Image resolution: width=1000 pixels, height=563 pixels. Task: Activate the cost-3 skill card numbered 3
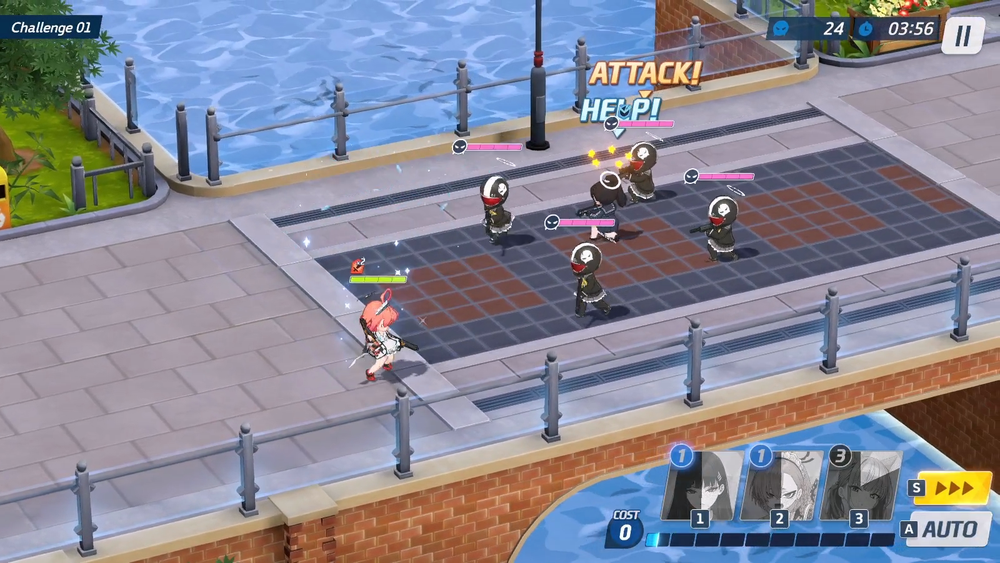[861, 487]
